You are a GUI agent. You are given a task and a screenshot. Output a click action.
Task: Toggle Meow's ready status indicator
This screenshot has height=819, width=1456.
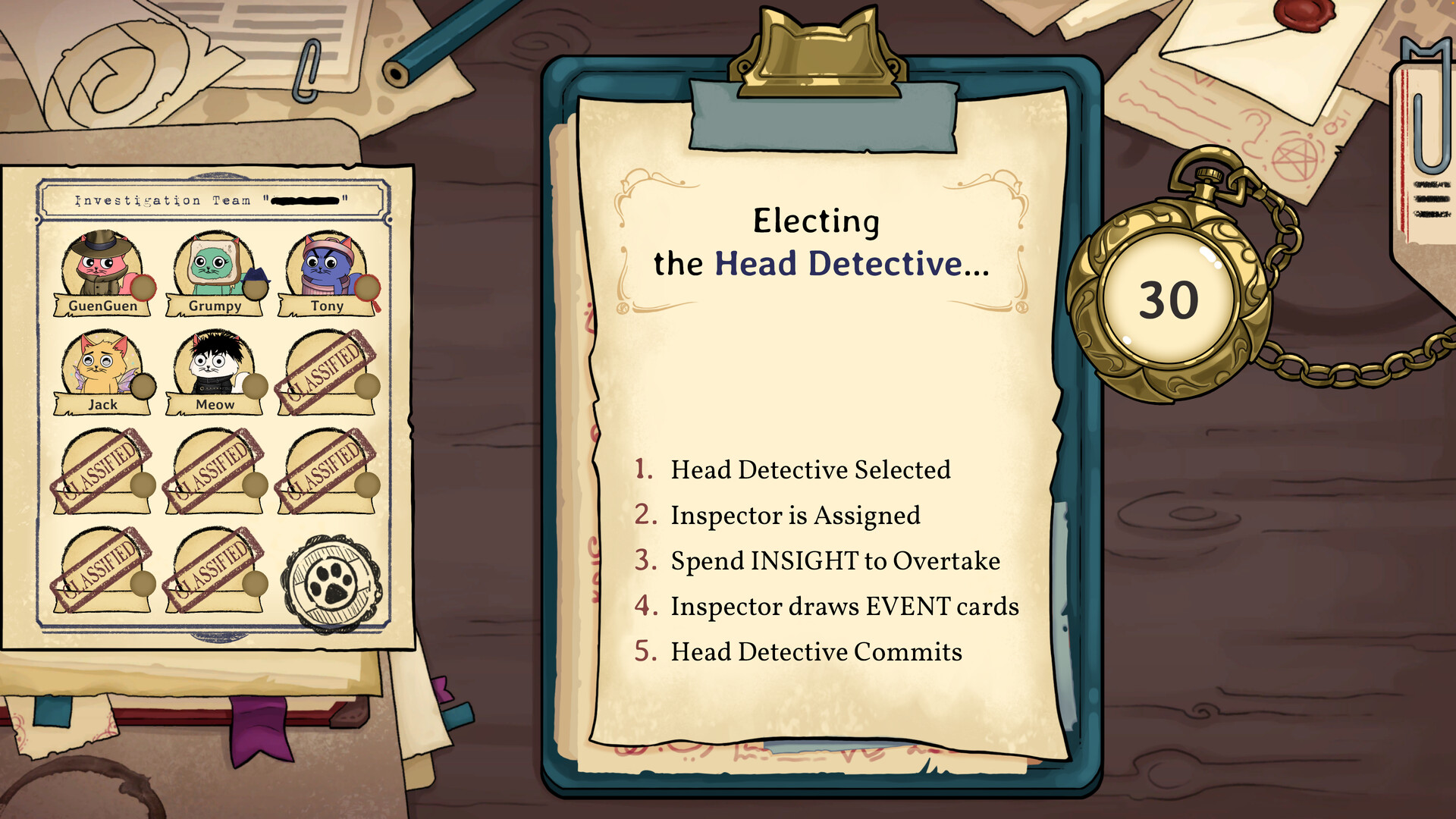point(256,387)
